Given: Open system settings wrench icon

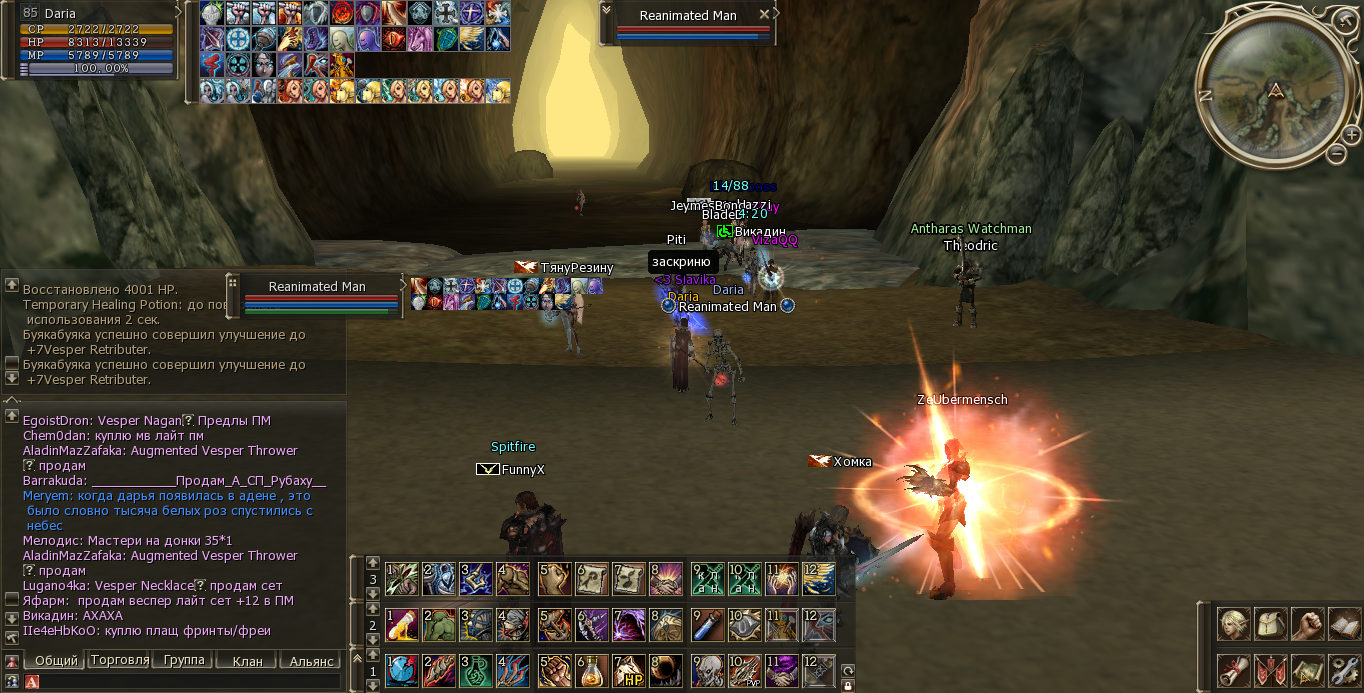Looking at the screenshot, I should 1343,669.
